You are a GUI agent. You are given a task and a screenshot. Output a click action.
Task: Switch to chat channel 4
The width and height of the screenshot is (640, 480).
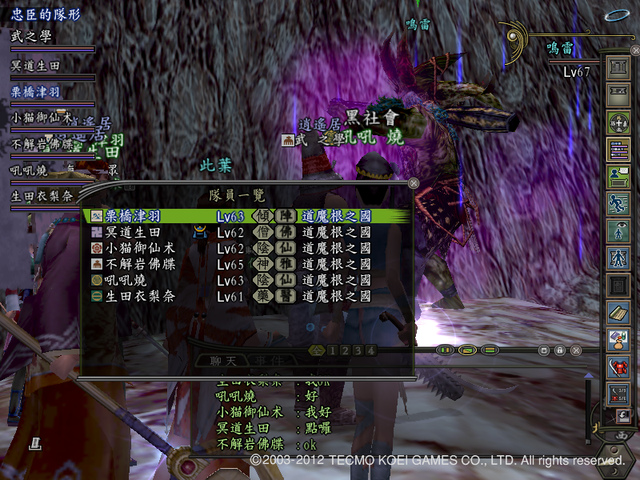tap(371, 350)
